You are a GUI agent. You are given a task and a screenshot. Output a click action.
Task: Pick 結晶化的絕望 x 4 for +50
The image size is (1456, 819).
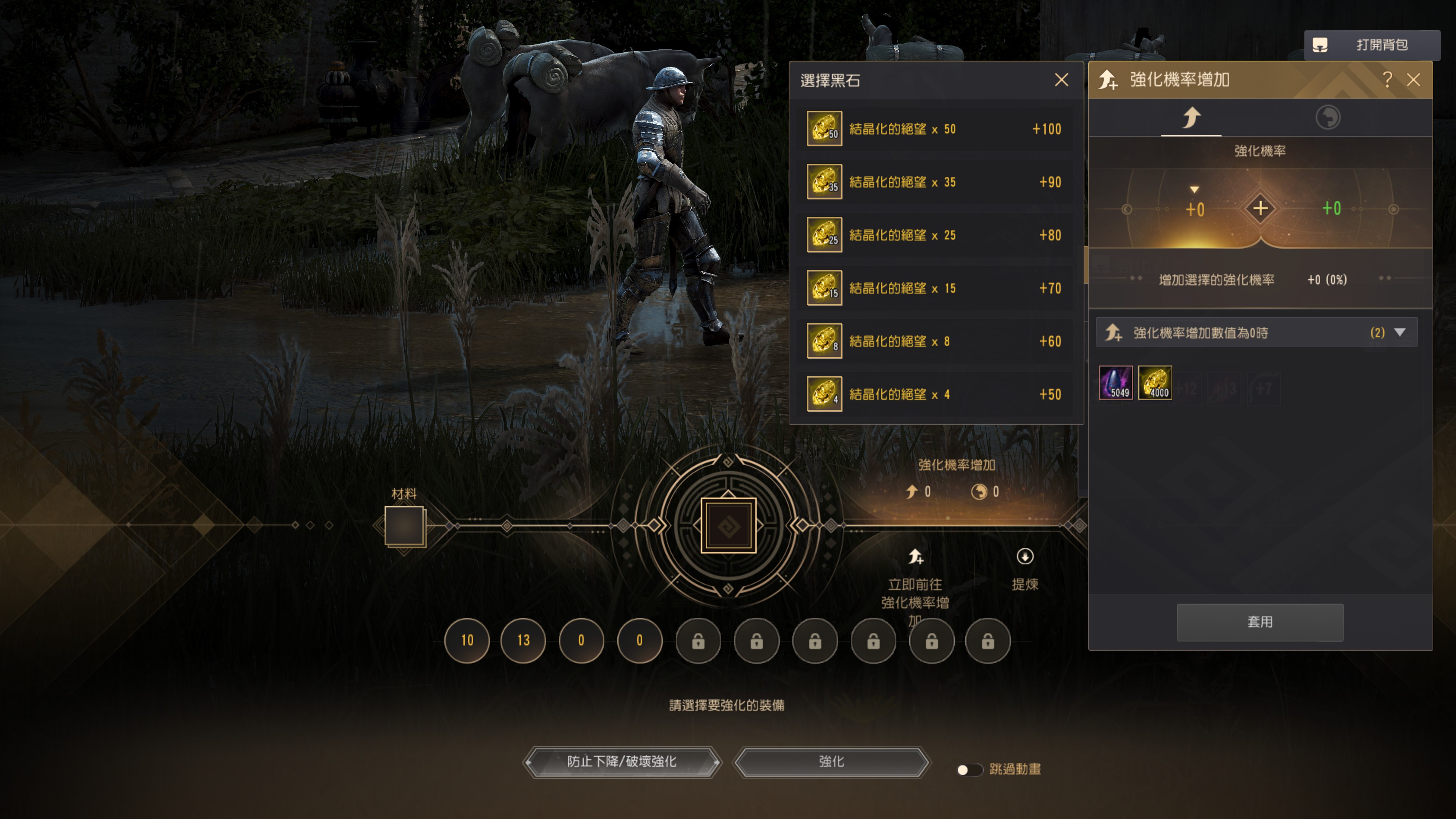point(935,394)
